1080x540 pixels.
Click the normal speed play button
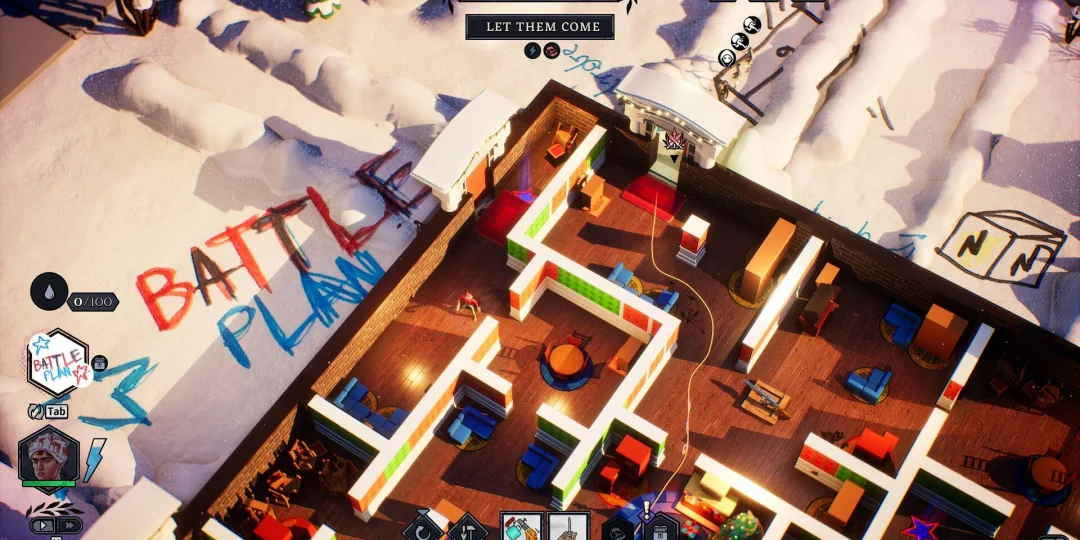pos(44,524)
